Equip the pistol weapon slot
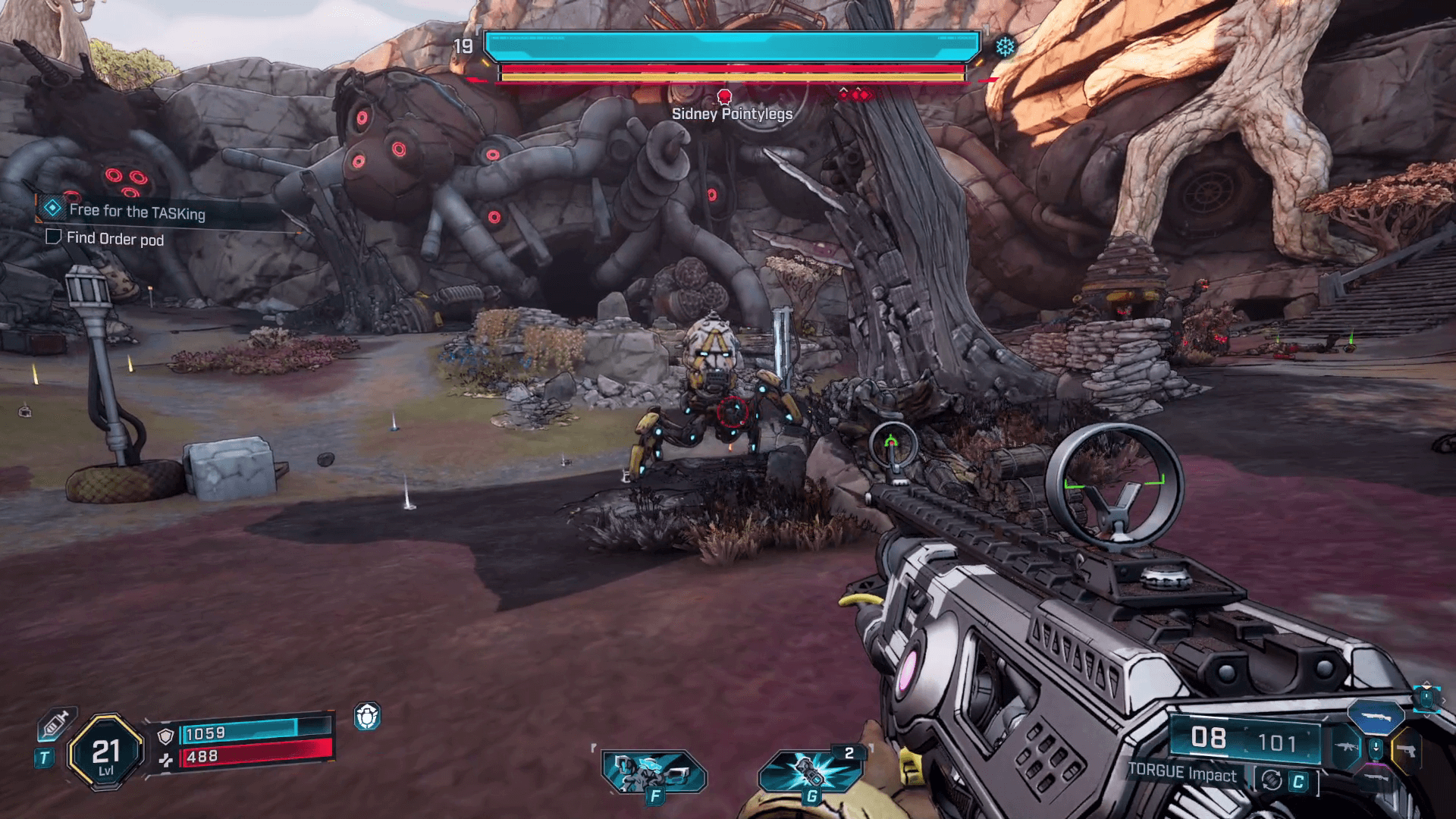The width and height of the screenshot is (1456, 819). (1406, 751)
